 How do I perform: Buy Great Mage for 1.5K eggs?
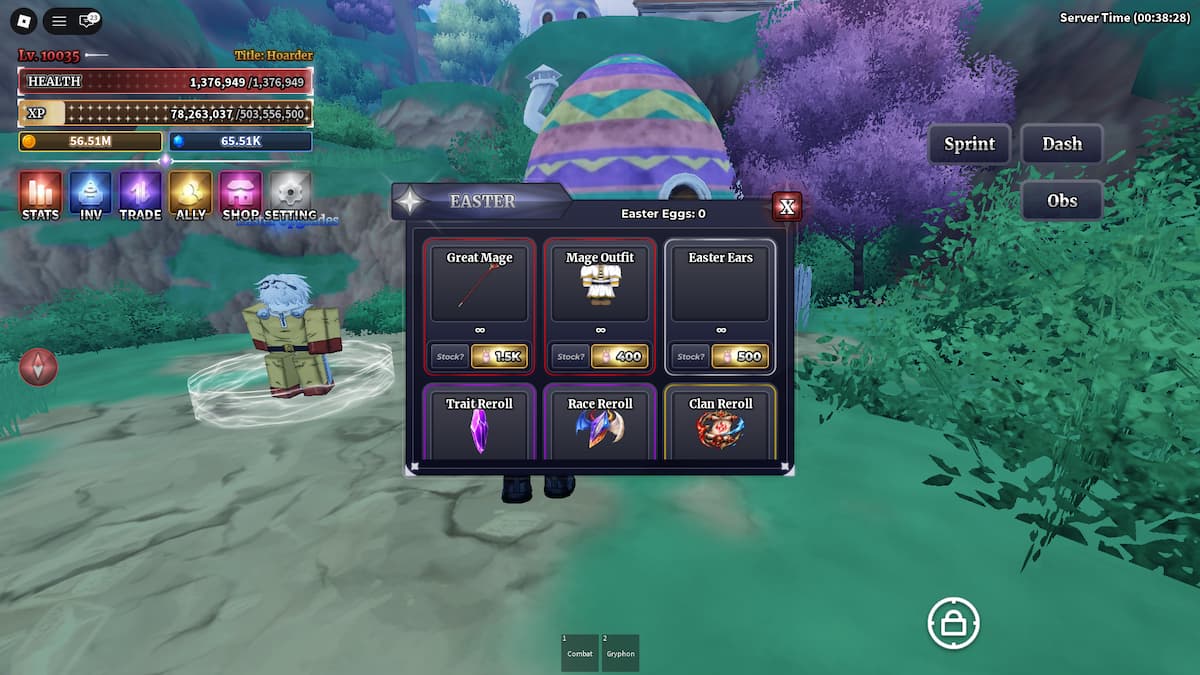pyautogui.click(x=499, y=356)
